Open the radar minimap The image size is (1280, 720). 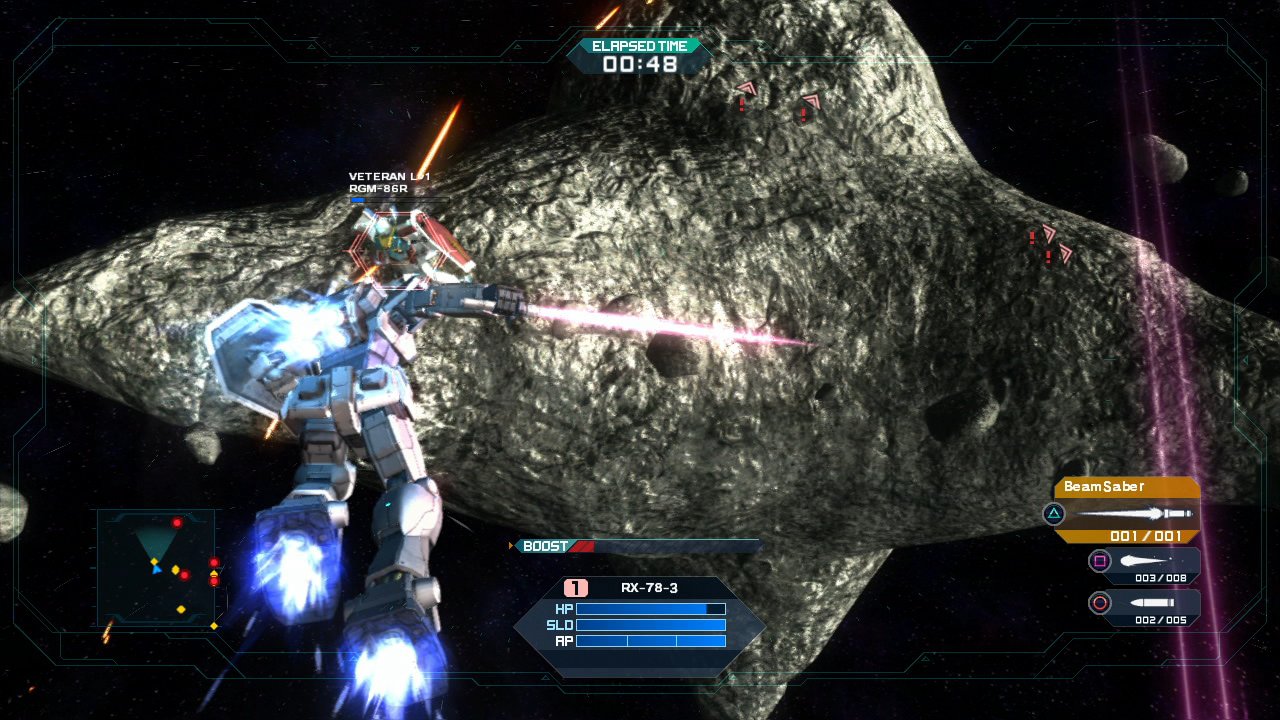point(157,567)
